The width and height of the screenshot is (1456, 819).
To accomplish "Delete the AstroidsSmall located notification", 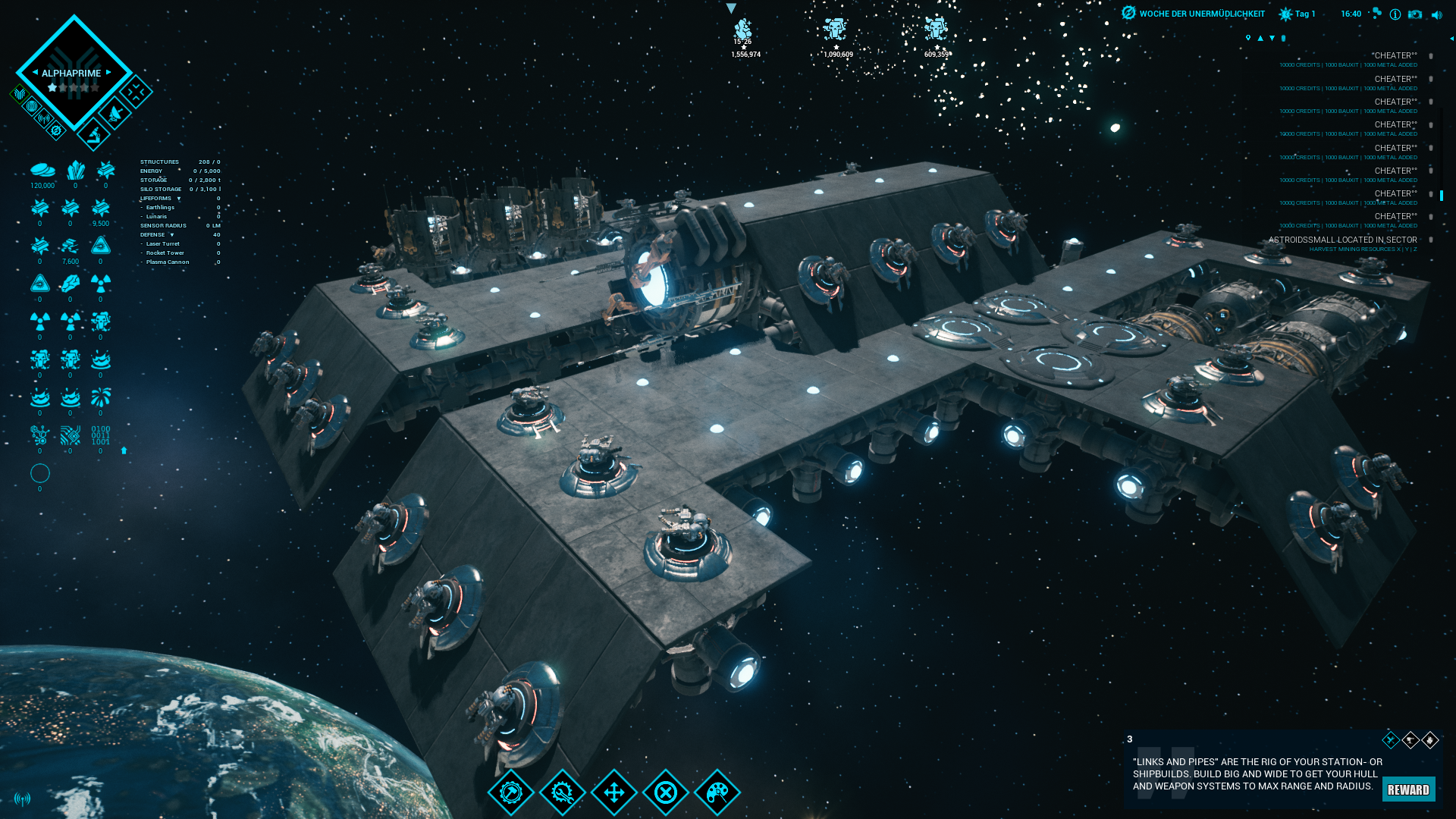I will (1431, 240).
